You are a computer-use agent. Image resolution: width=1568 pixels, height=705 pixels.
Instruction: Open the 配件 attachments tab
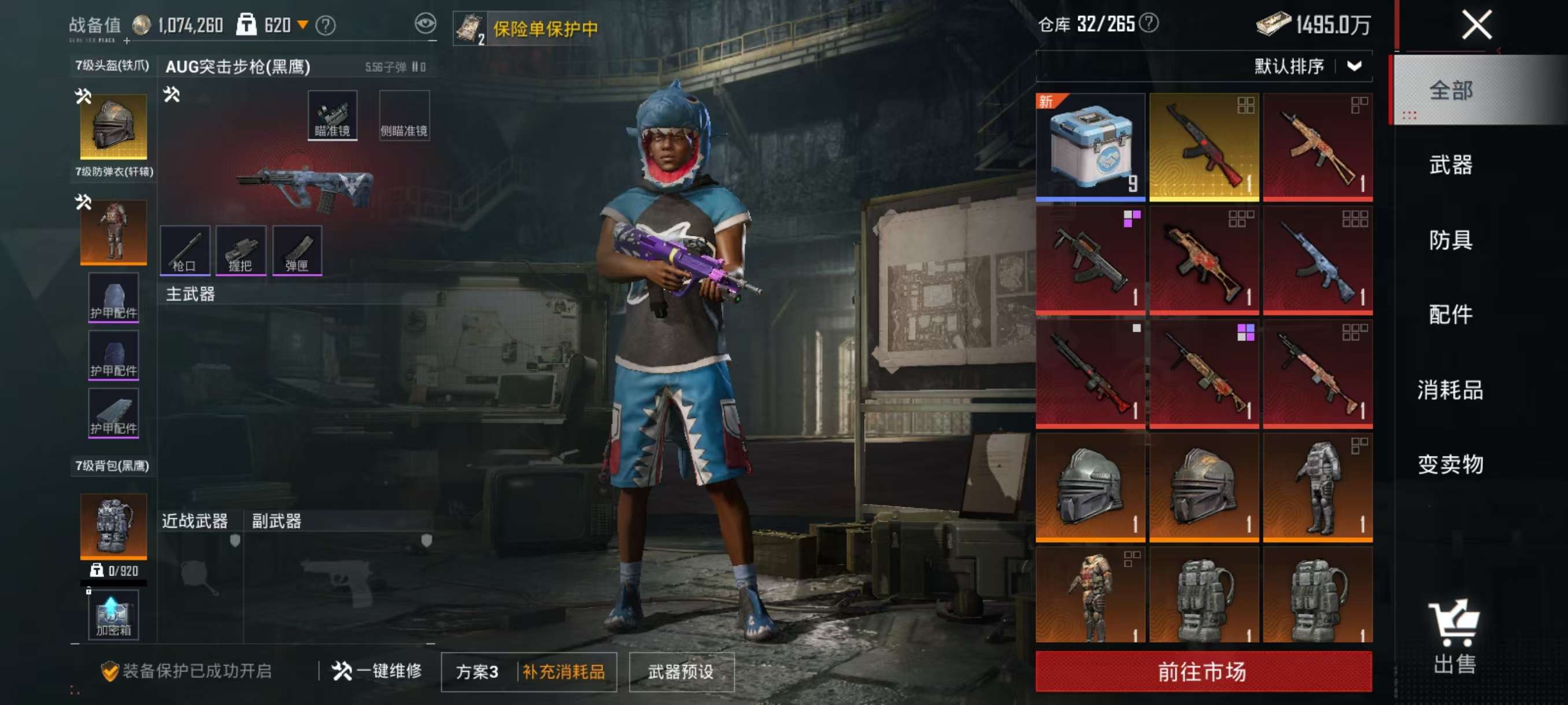1450,314
